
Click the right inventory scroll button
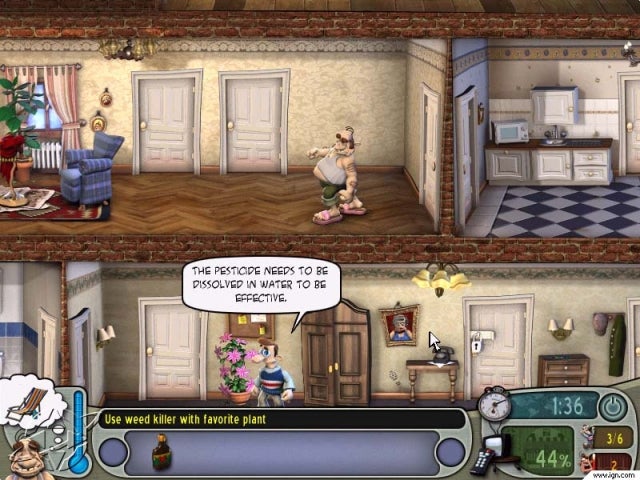click(x=452, y=452)
